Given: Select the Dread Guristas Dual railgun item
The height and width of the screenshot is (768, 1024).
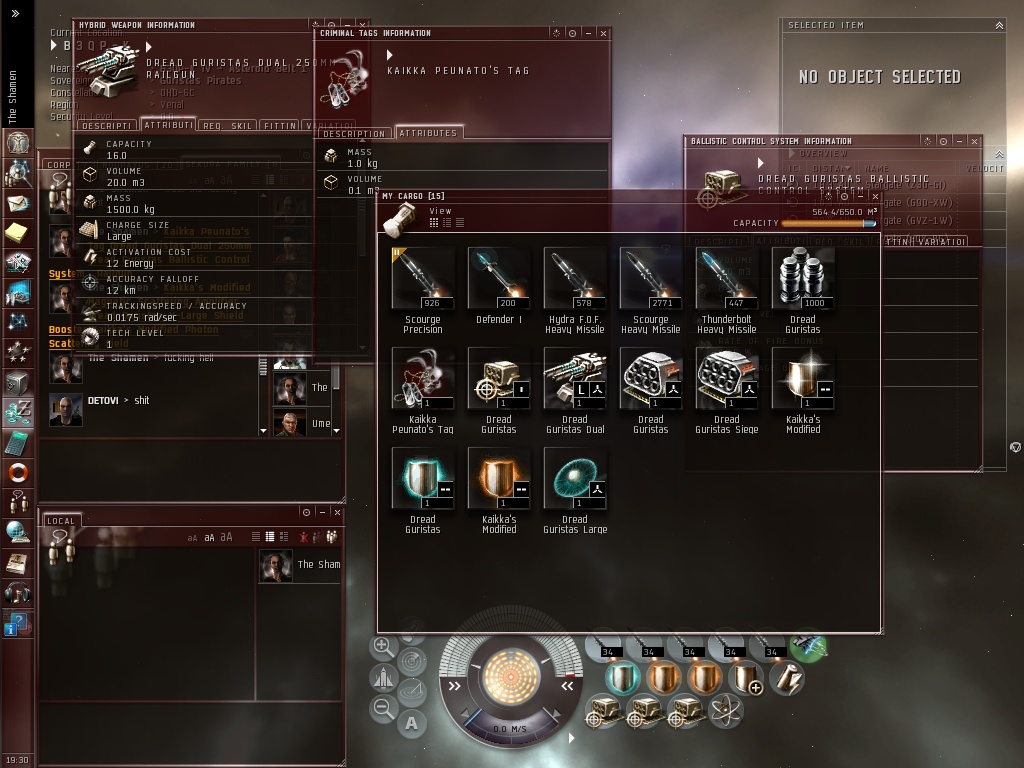Looking at the screenshot, I should pyautogui.click(x=574, y=379).
